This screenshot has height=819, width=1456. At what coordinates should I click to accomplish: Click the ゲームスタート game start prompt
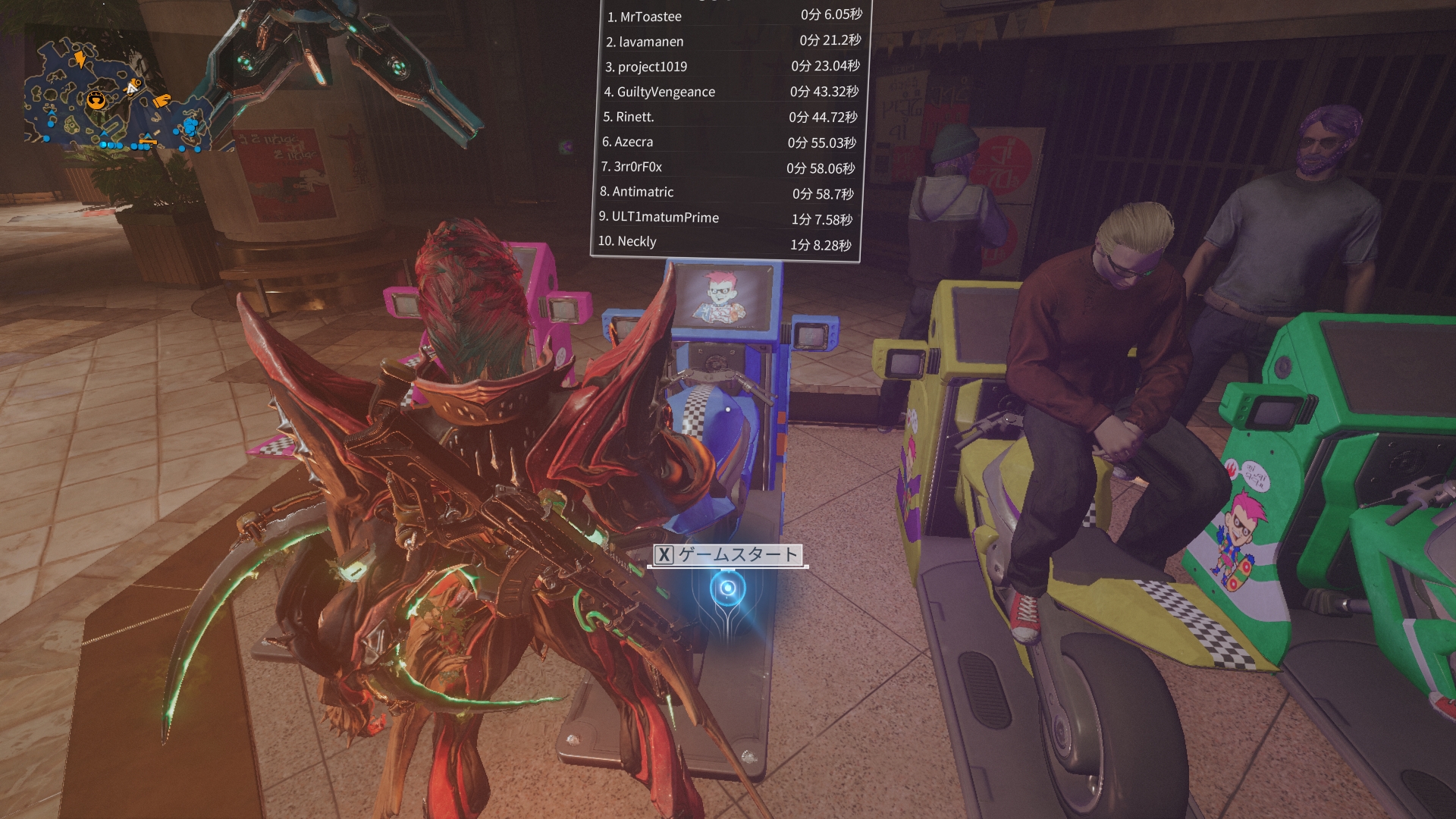click(728, 555)
